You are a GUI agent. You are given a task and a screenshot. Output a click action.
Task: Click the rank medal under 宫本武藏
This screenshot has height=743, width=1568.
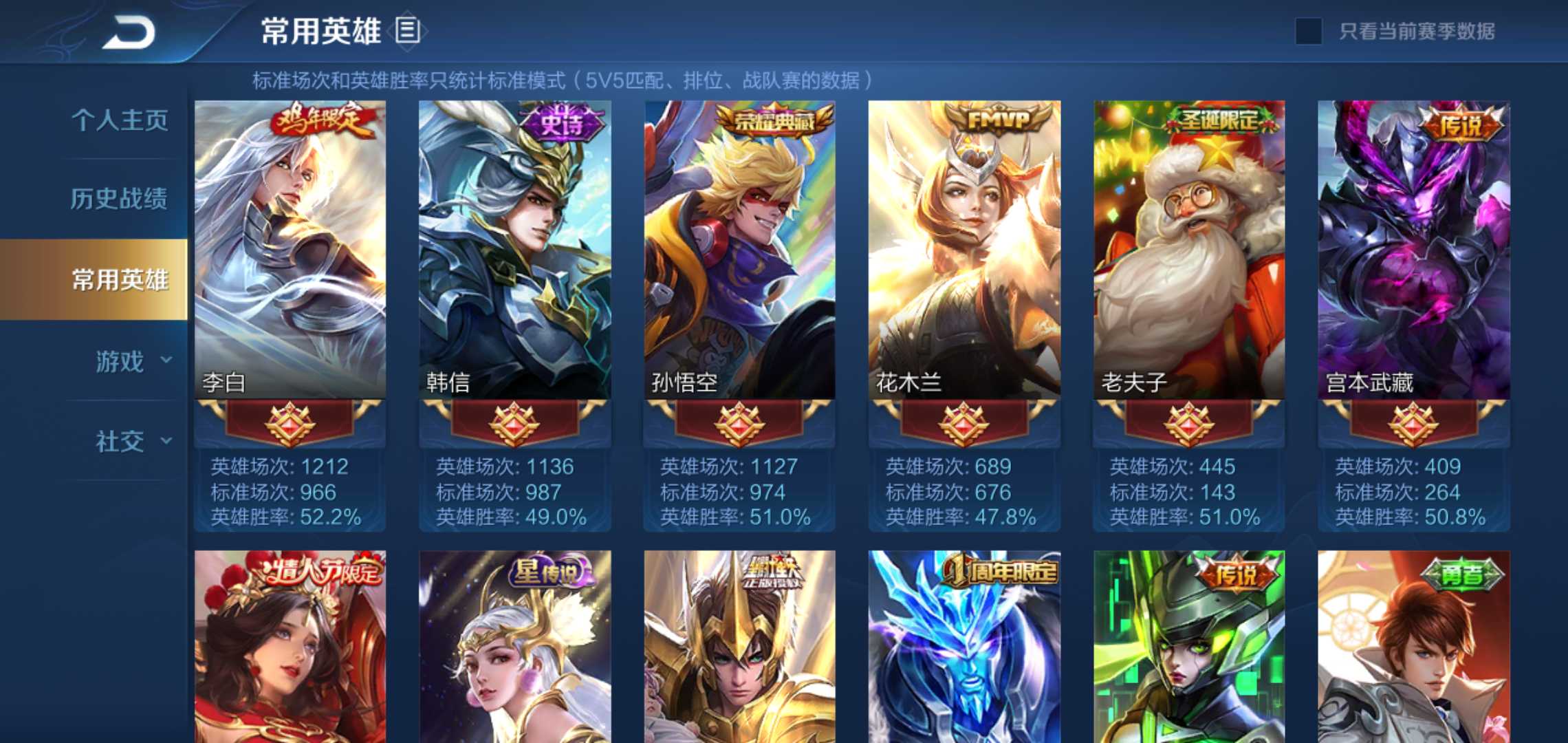coord(1412,427)
